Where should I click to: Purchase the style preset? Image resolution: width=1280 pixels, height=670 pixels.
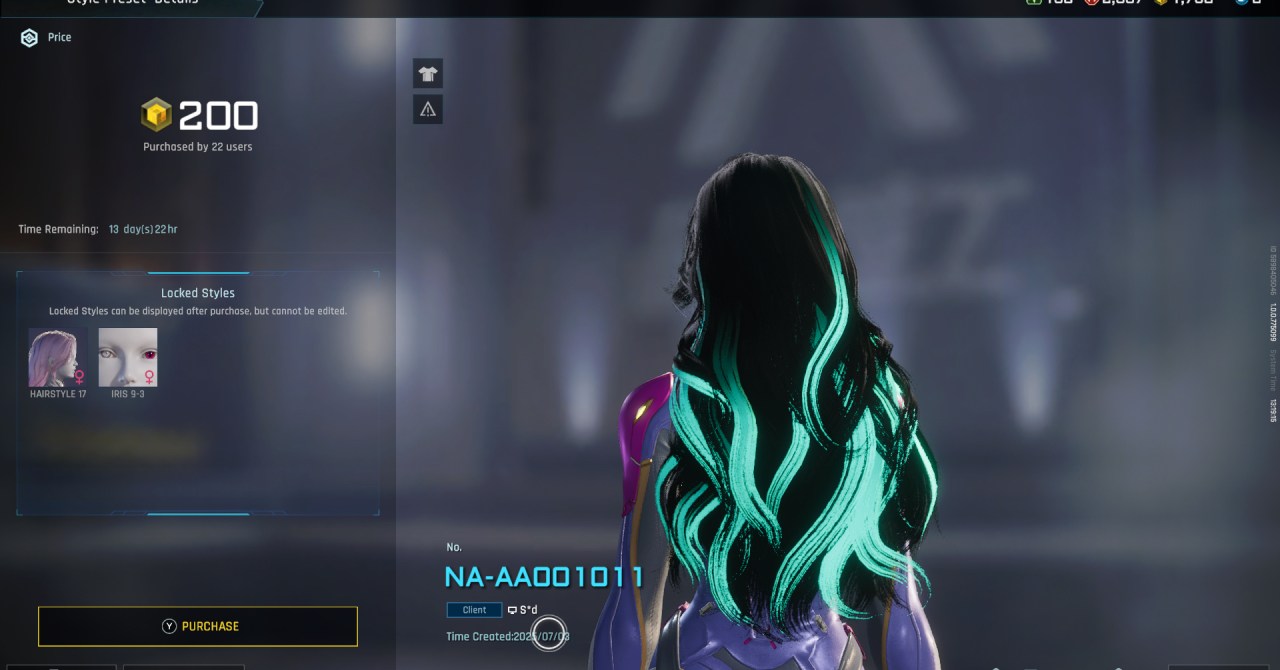tap(198, 626)
